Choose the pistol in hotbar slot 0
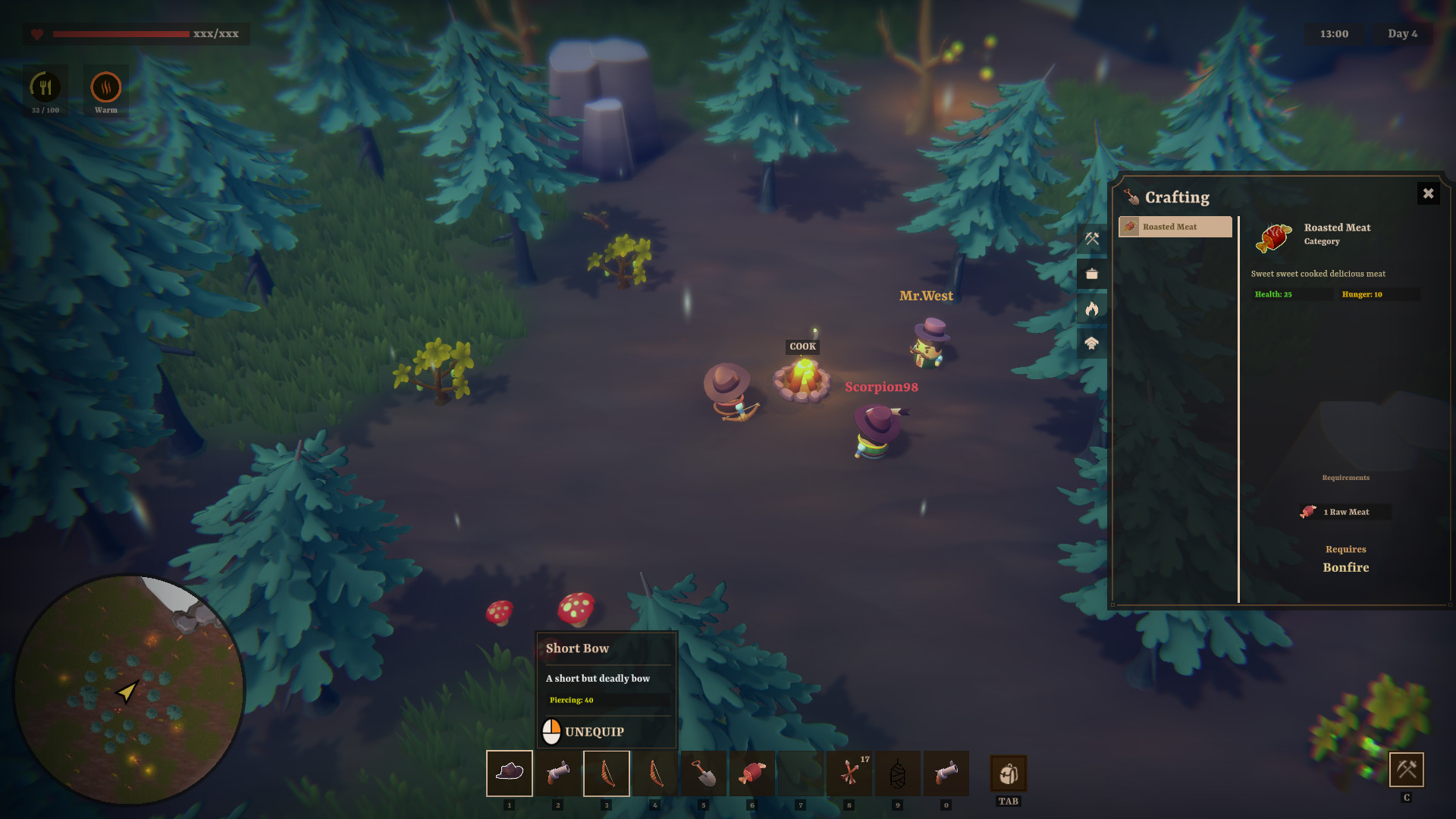 [x=946, y=773]
